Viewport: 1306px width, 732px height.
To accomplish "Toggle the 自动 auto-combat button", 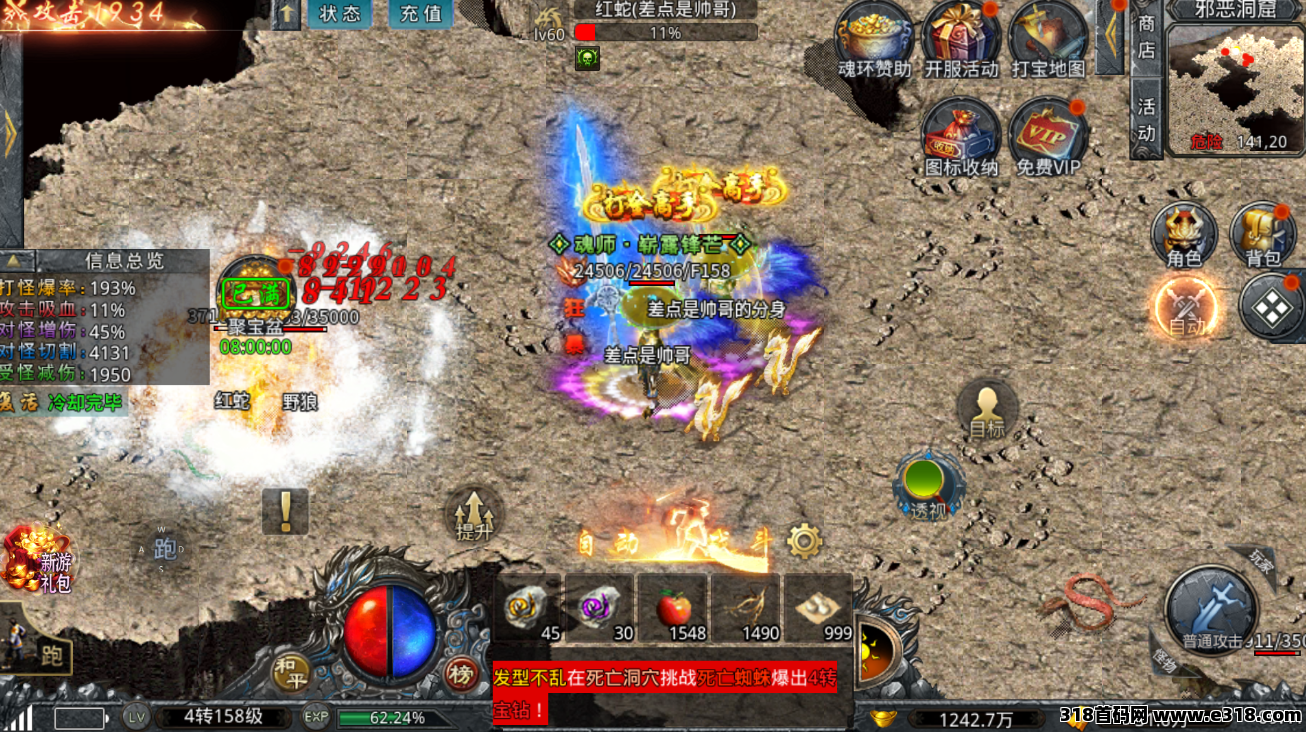I will (x=1185, y=306).
